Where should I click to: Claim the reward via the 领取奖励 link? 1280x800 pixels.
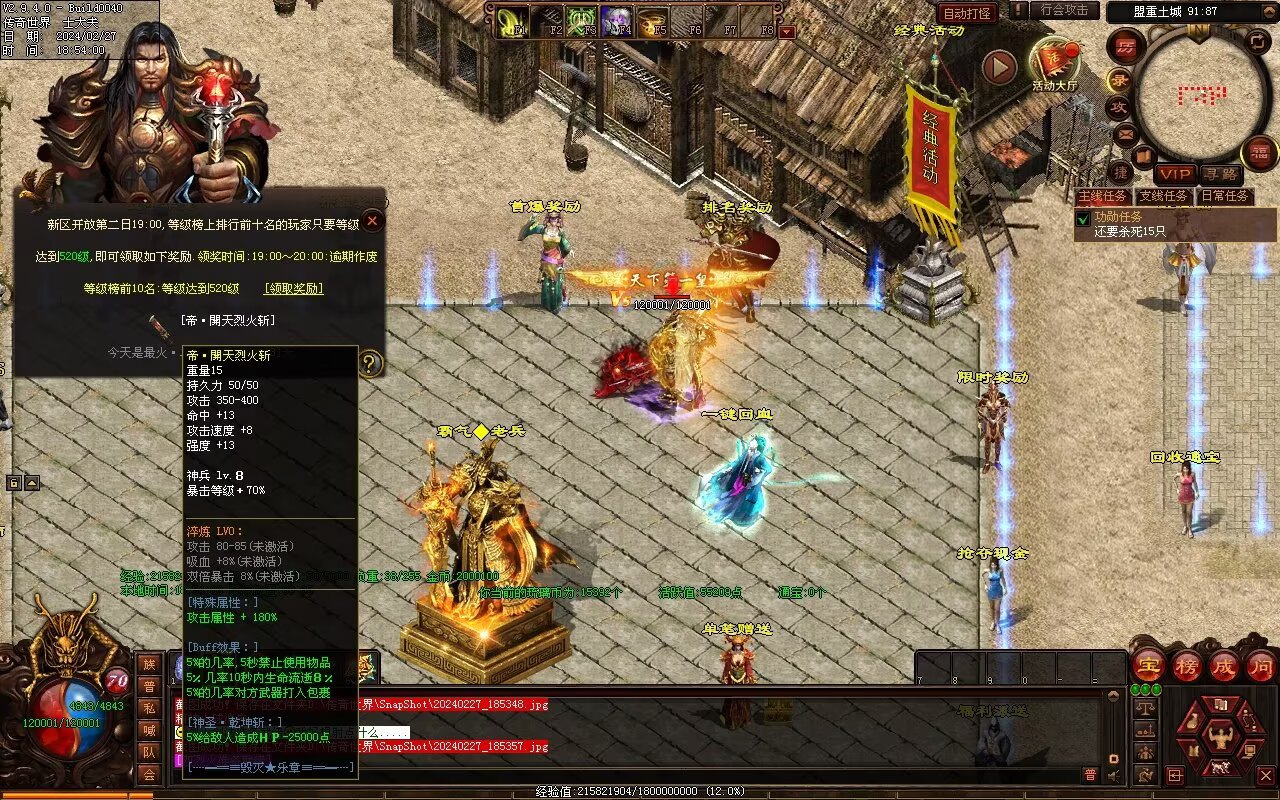pyautogui.click(x=294, y=288)
